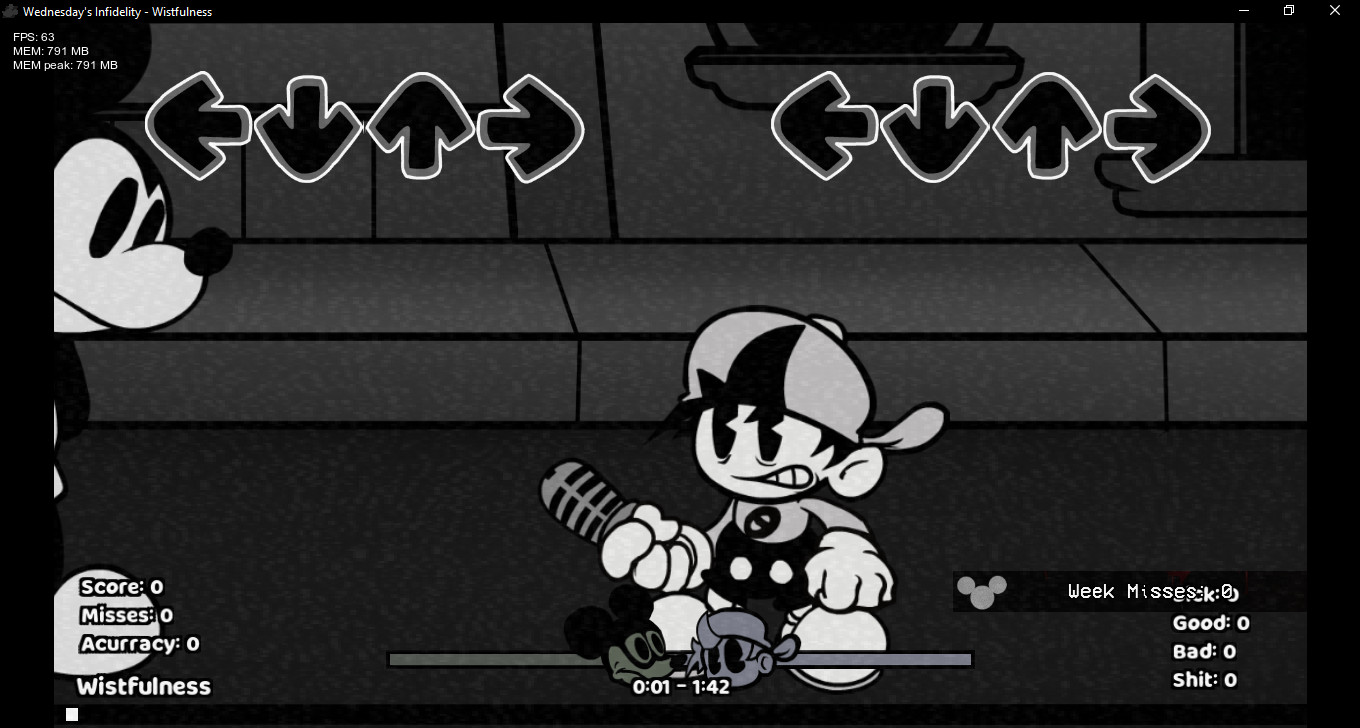The height and width of the screenshot is (728, 1360).
Task: Click the 0:01 - 1:42 song timer
Action: [x=682, y=686]
